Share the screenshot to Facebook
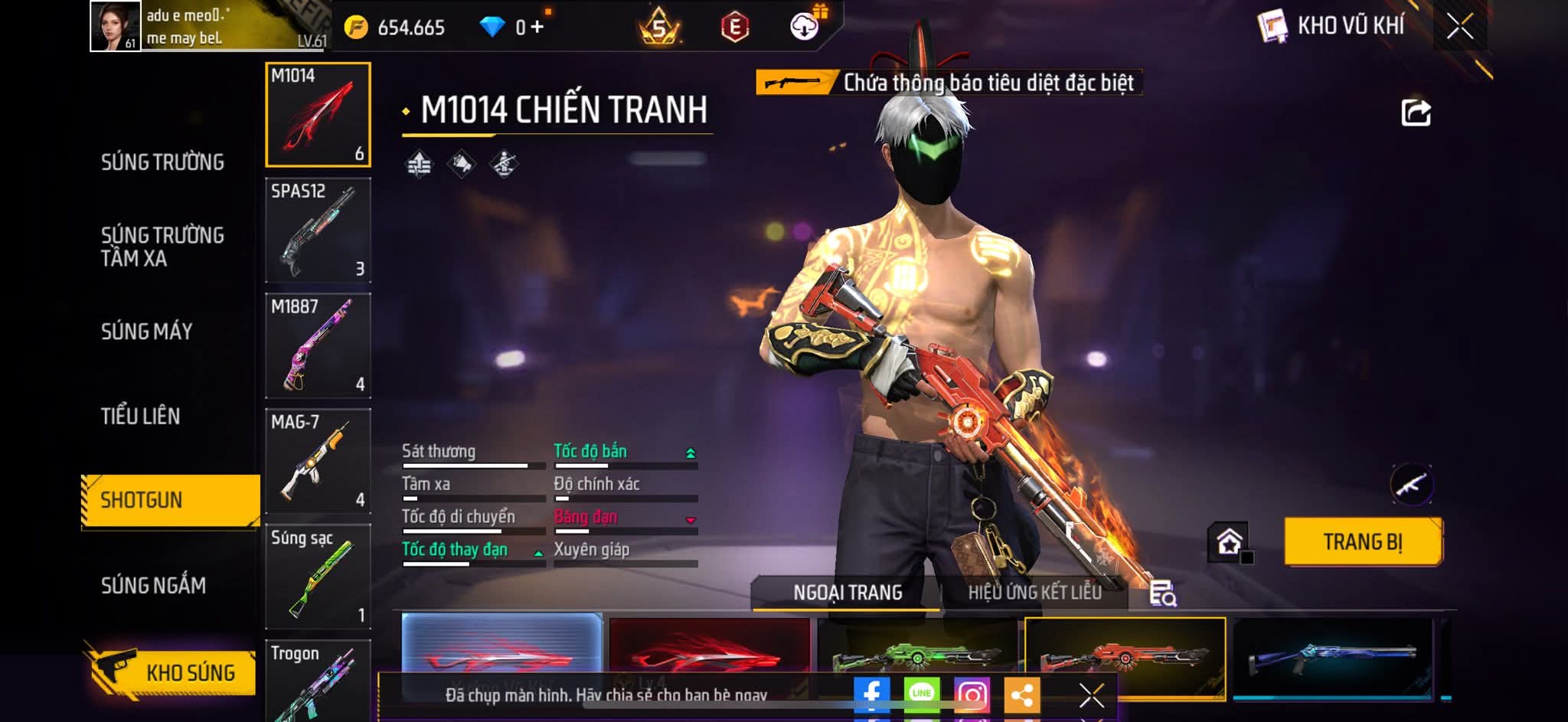1568x722 pixels. pyautogui.click(x=872, y=694)
